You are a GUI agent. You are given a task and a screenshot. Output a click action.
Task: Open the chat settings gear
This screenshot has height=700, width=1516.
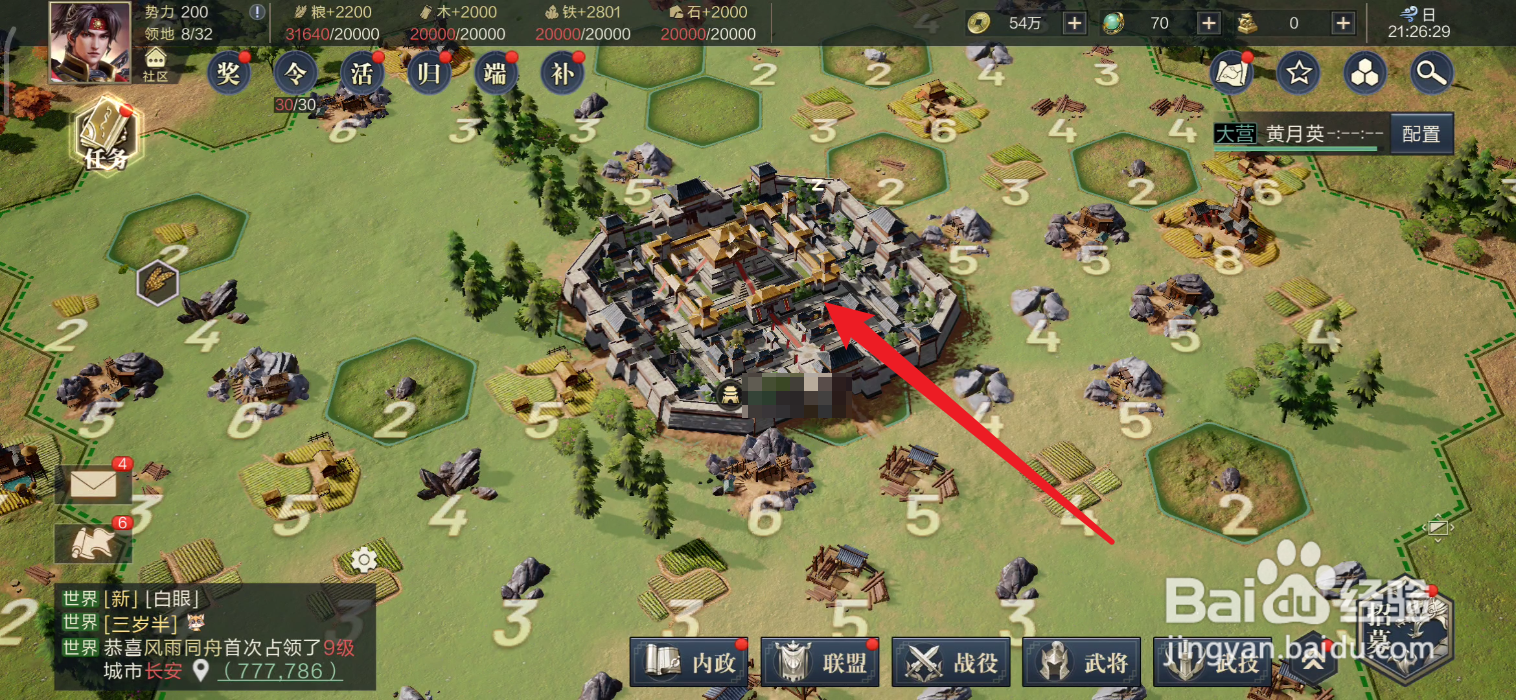pos(364,560)
